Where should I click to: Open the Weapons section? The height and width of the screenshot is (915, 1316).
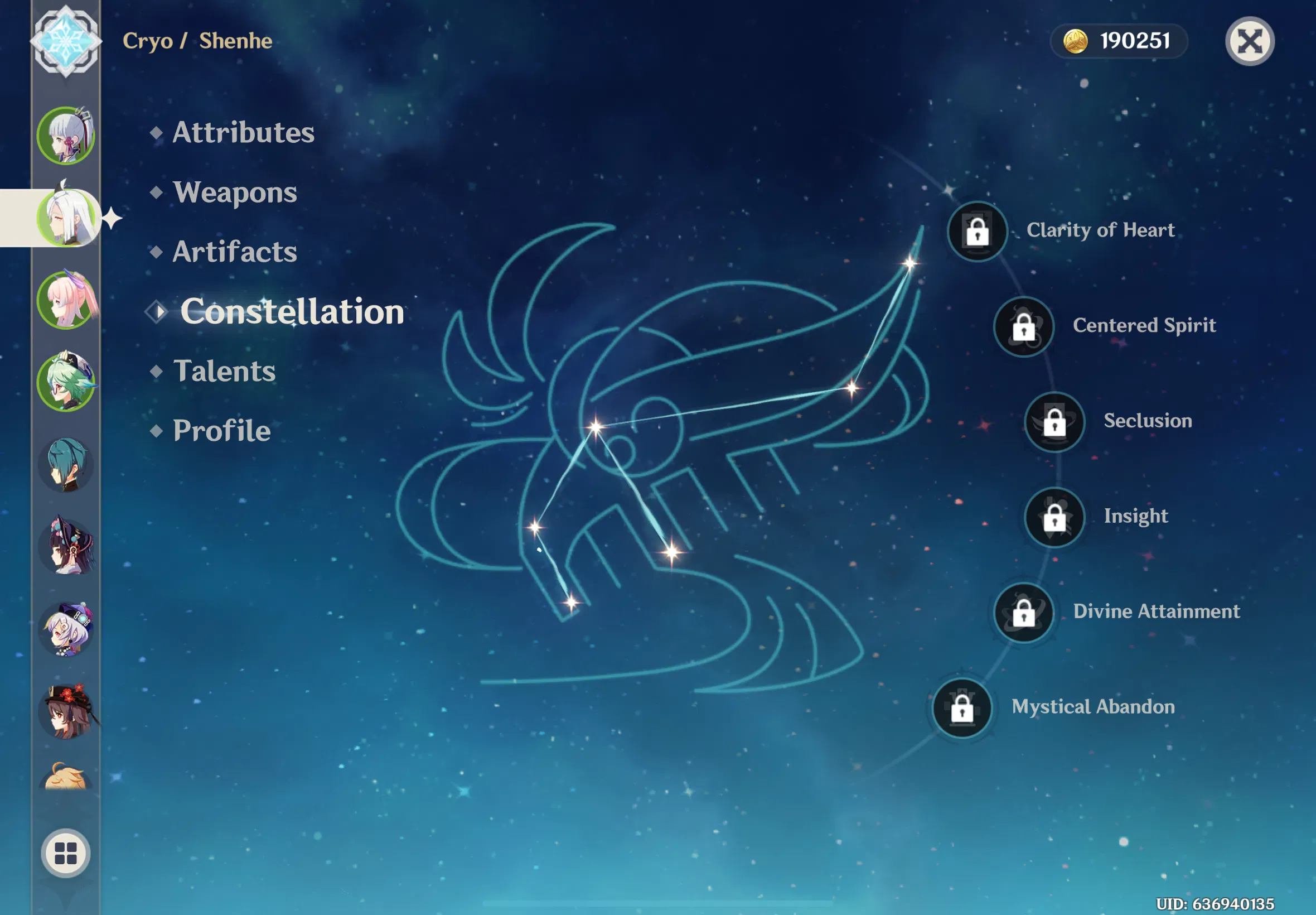coord(234,192)
